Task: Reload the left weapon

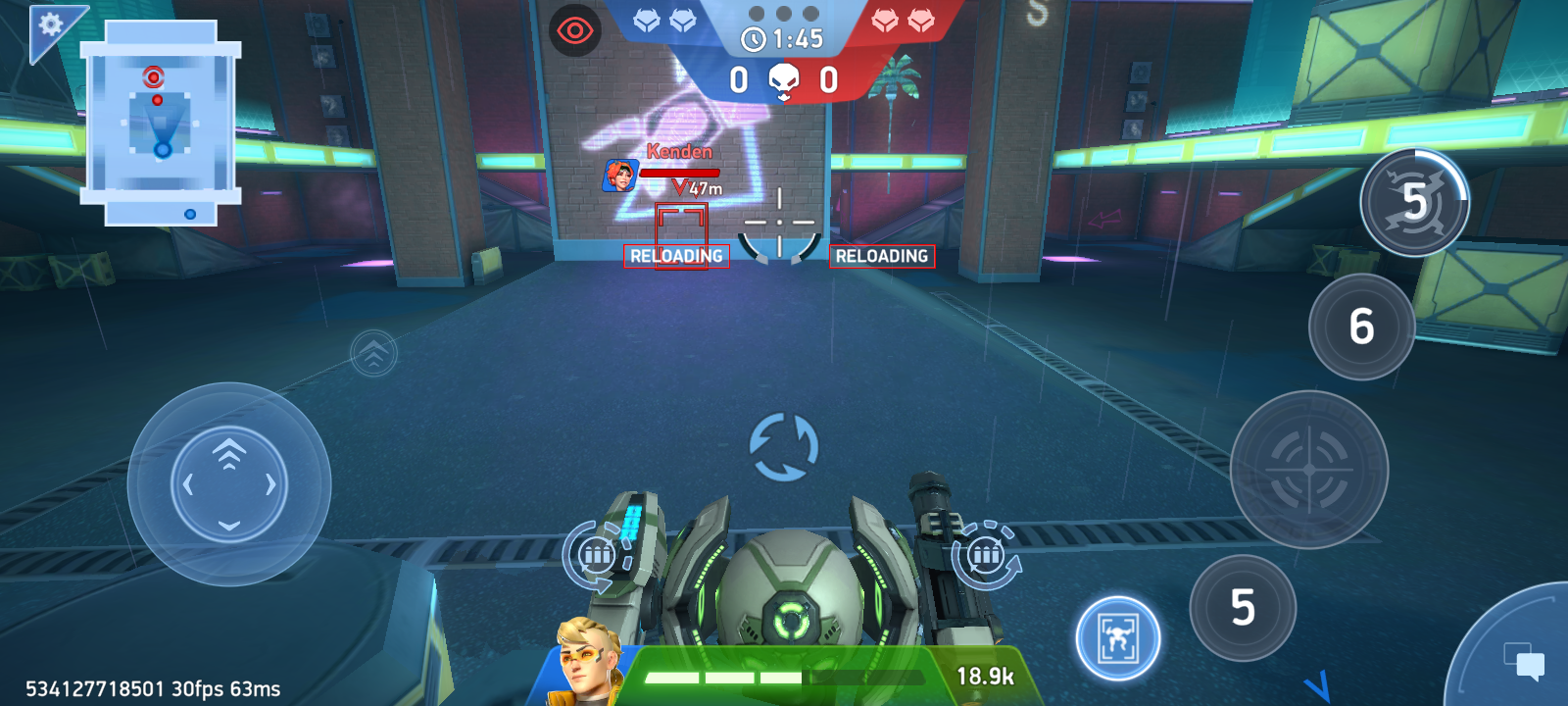Action: click(597, 556)
